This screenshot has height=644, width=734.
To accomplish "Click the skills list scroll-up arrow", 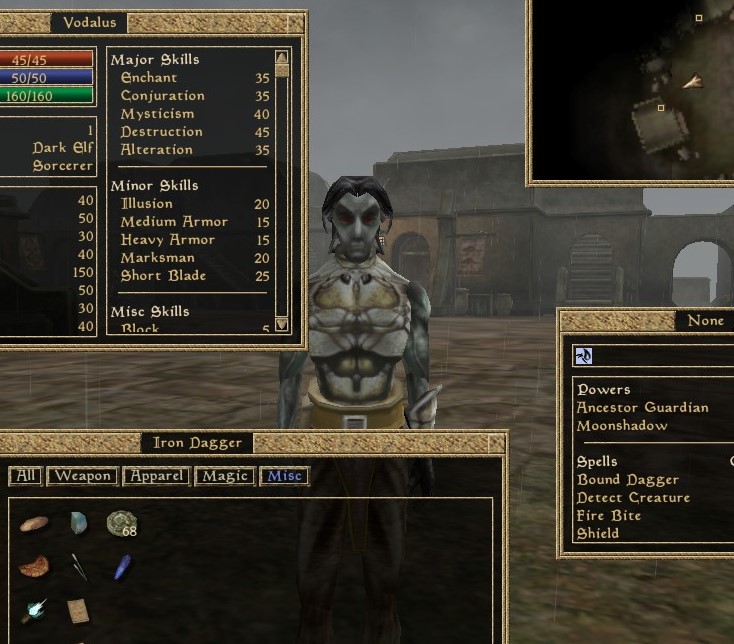I will click(282, 58).
